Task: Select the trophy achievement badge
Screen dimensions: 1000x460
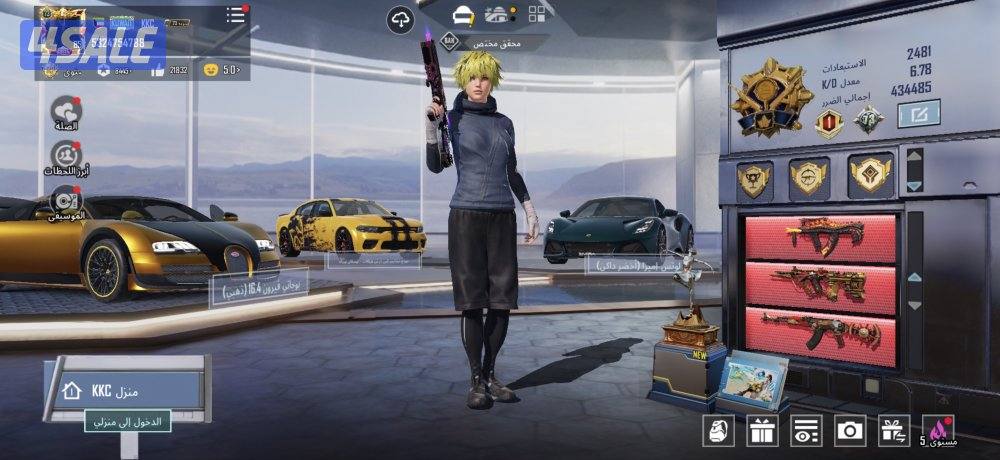Action: [754, 178]
